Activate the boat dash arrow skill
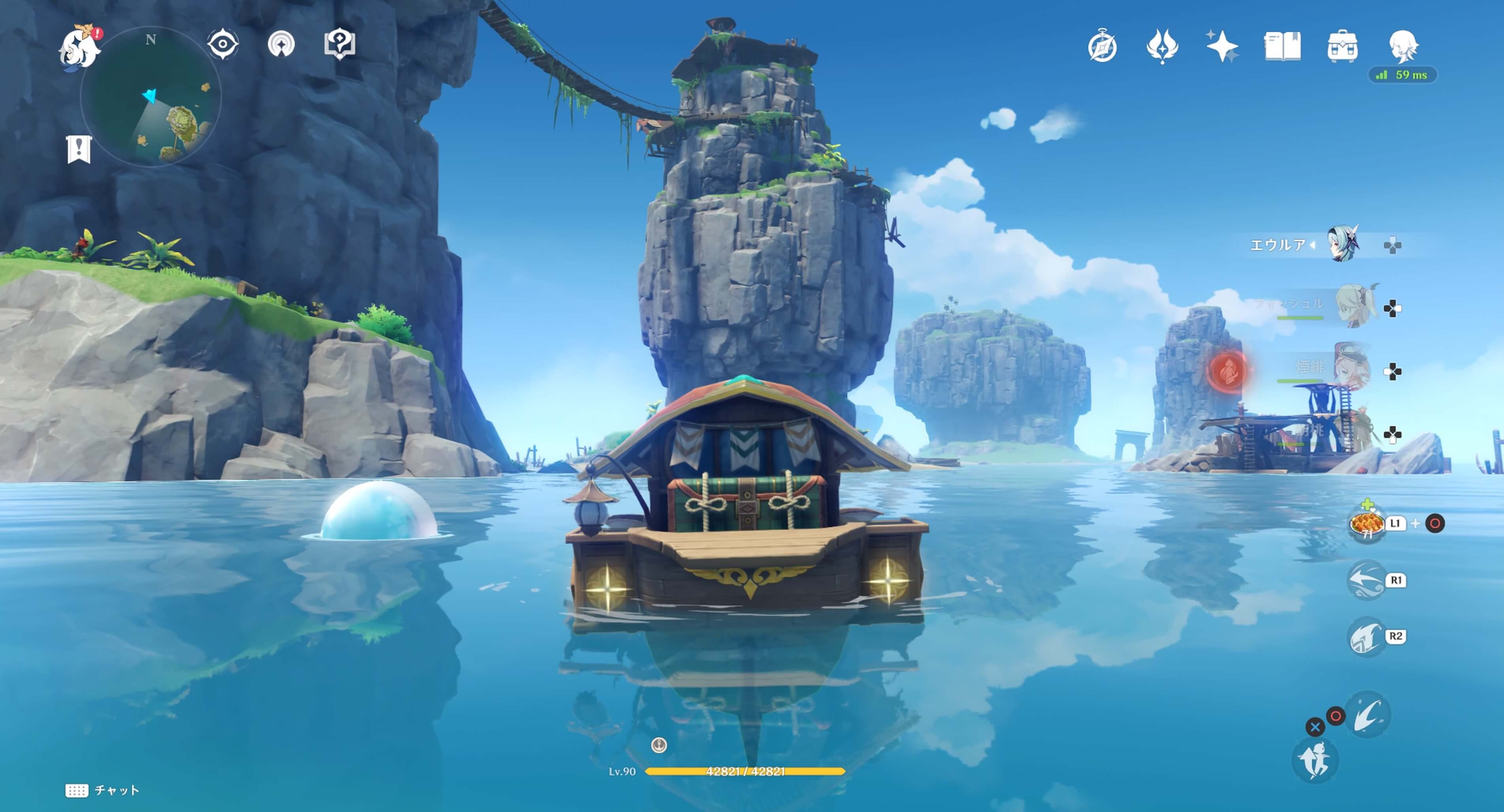The height and width of the screenshot is (812, 1504). [1366, 580]
